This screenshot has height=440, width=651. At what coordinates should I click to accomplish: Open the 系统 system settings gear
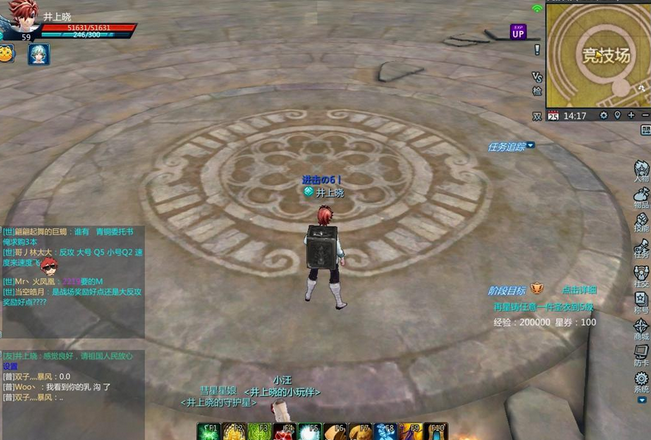click(641, 383)
